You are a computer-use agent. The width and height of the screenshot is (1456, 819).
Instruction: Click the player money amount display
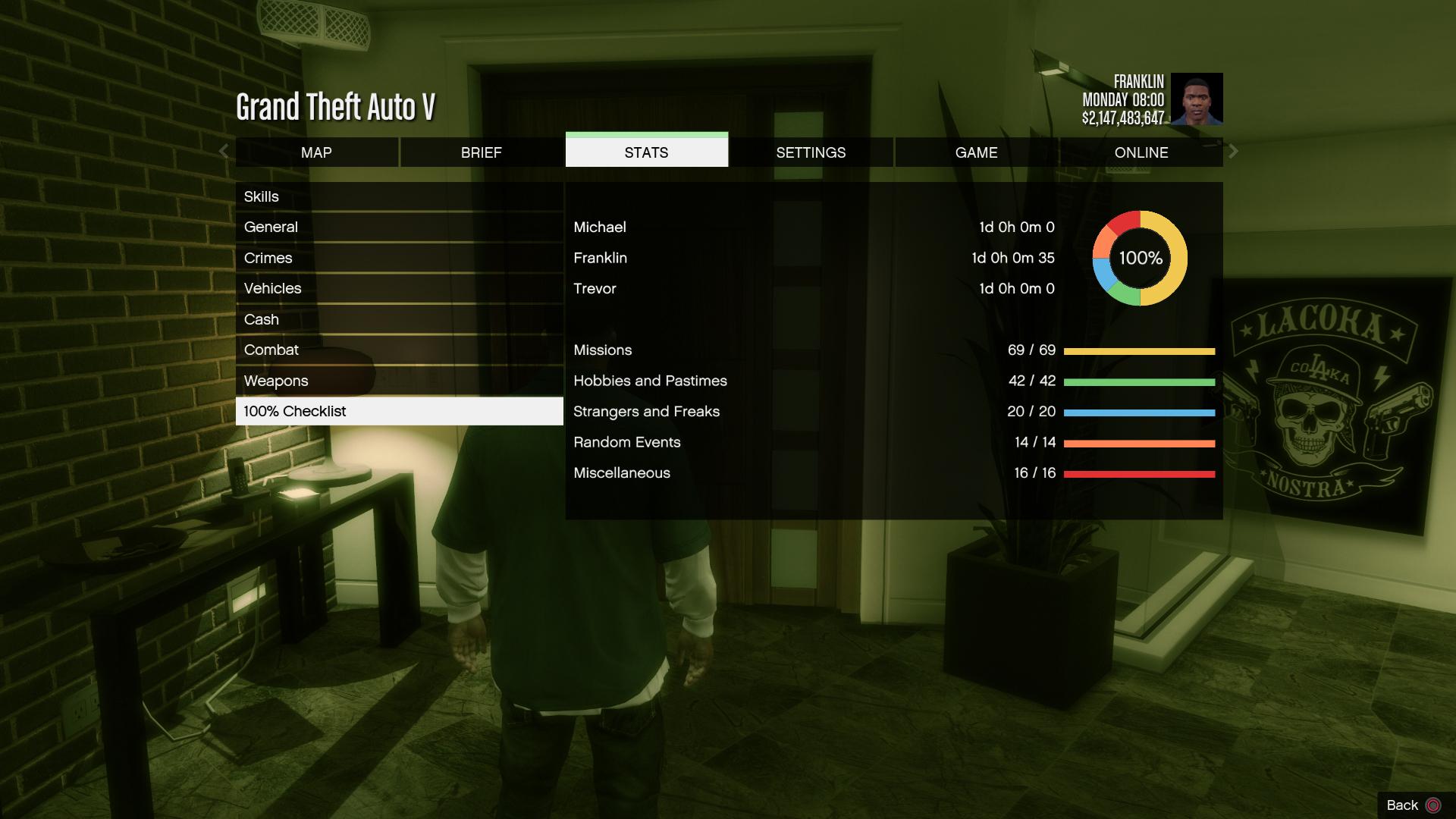tap(1124, 115)
